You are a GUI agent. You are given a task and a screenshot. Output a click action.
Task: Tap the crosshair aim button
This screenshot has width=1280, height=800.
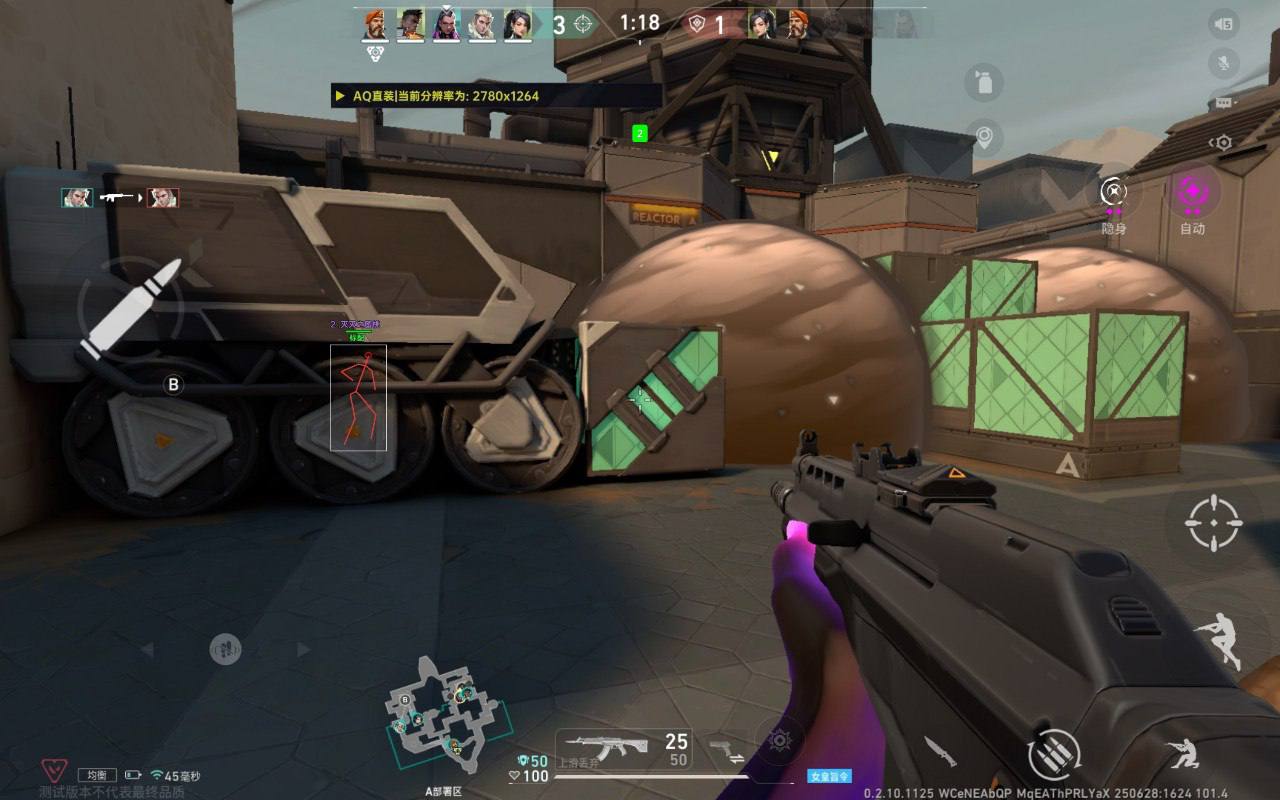pos(1213,523)
